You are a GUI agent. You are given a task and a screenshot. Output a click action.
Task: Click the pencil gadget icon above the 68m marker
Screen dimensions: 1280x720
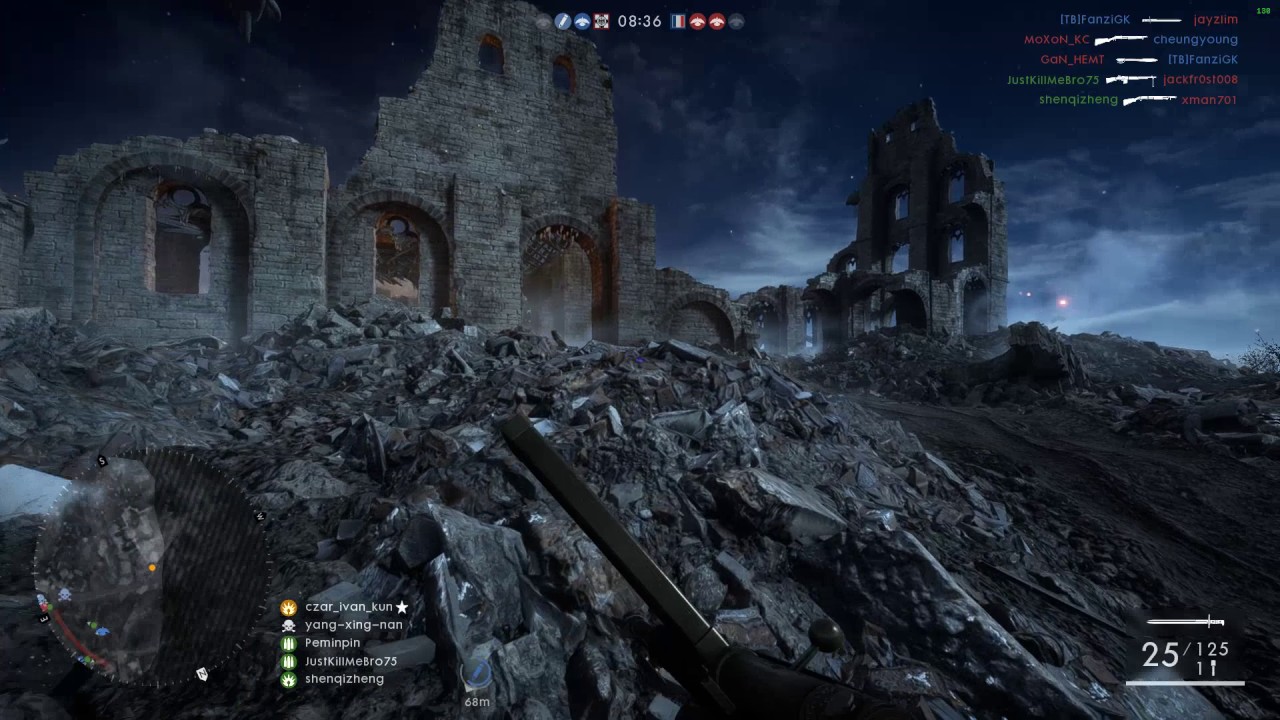tap(477, 675)
